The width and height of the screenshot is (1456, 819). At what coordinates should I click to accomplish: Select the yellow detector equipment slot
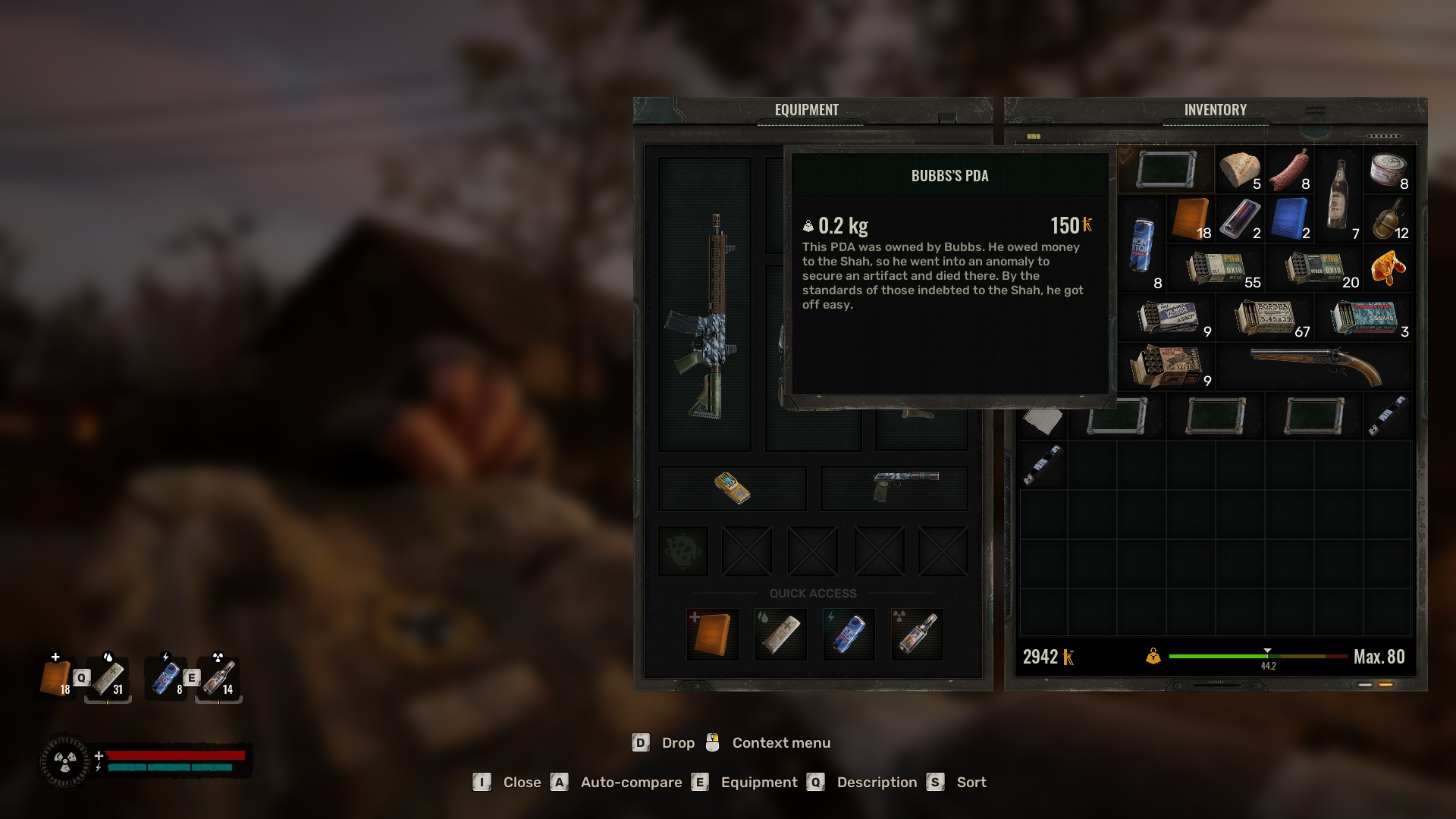(732, 488)
